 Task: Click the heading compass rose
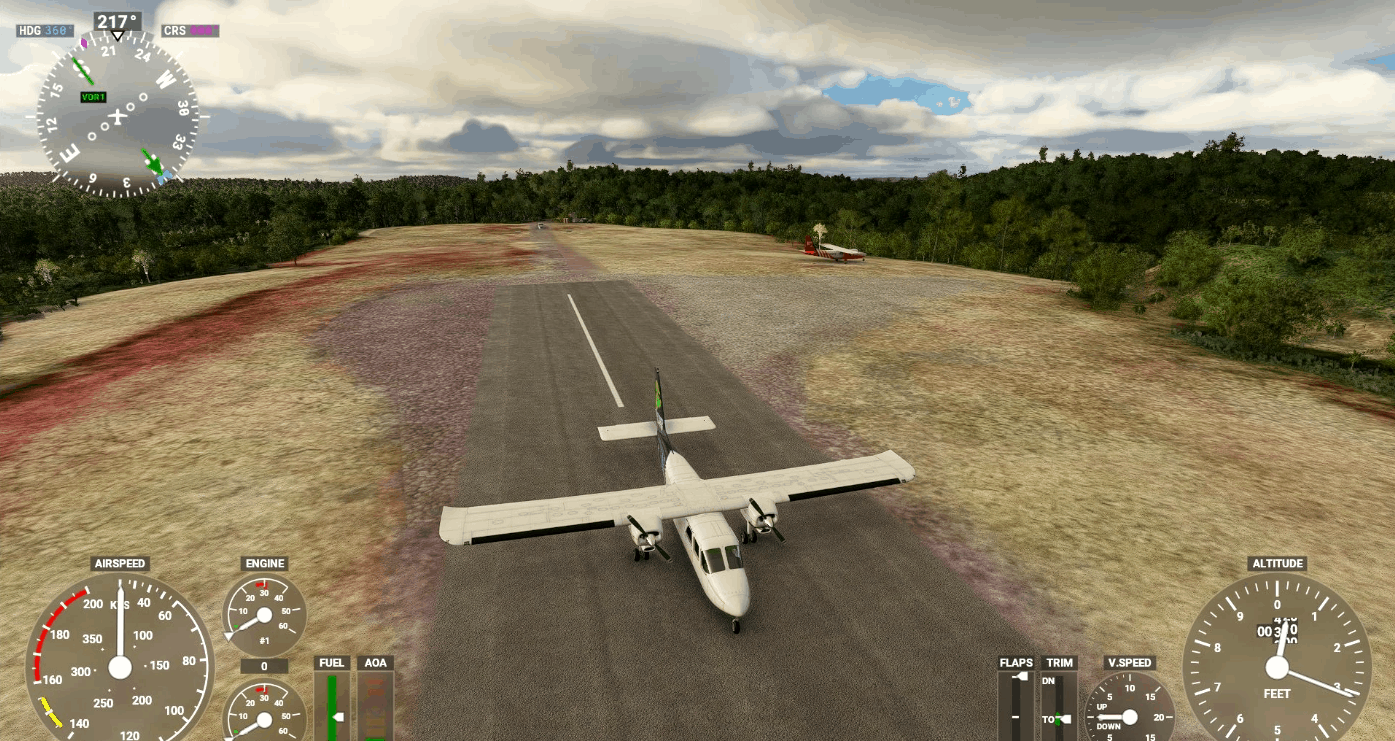tap(118, 116)
